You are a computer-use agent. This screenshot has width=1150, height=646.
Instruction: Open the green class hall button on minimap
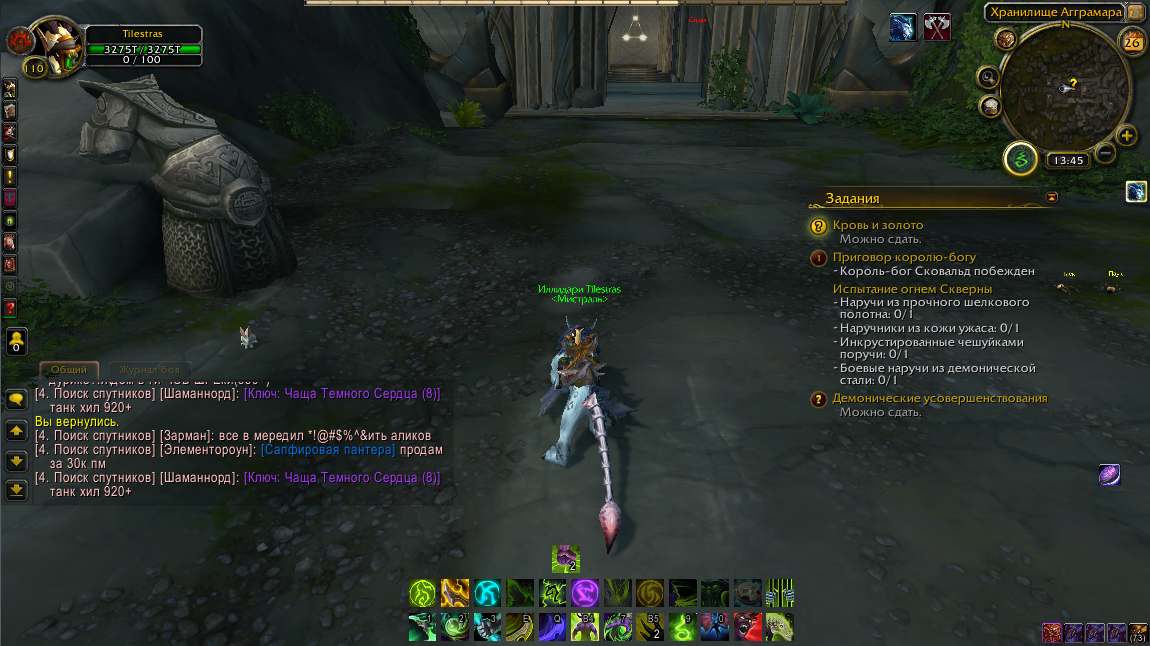(1021, 158)
